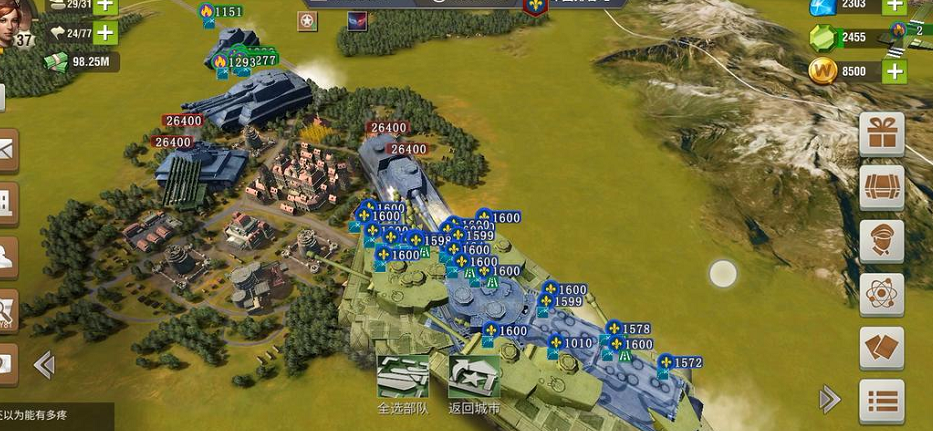Open the treasure chest inventory
This screenshot has width=933, height=431.
tap(882, 187)
